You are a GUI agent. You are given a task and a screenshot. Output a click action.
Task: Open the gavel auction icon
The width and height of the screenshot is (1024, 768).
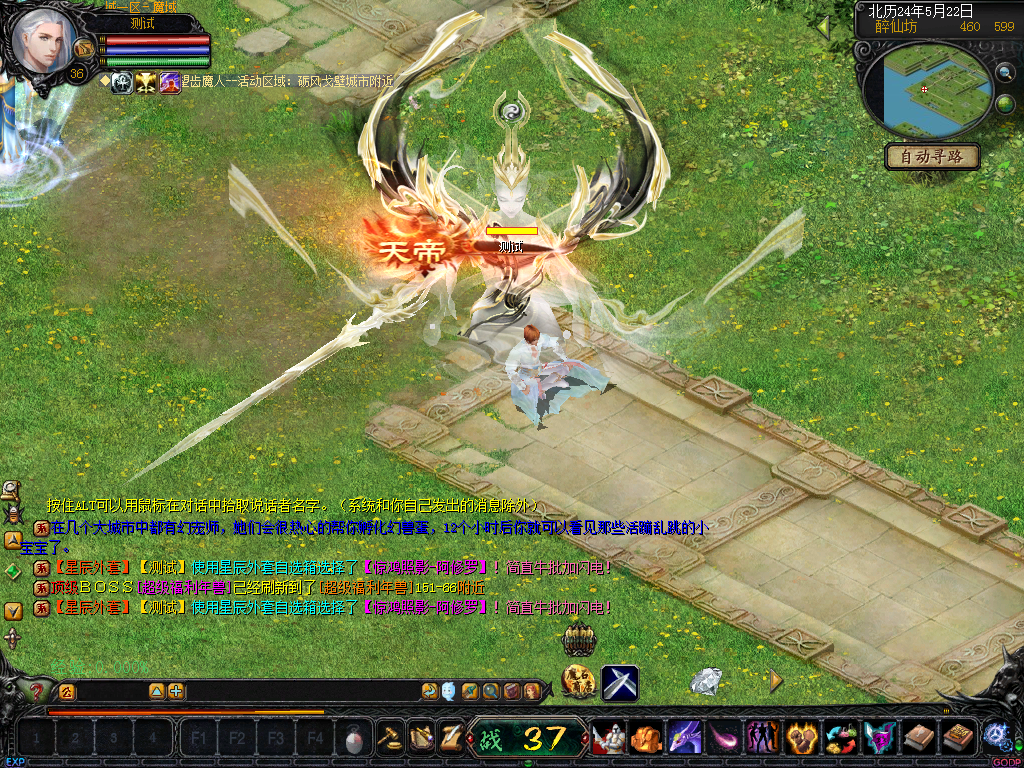pos(389,738)
